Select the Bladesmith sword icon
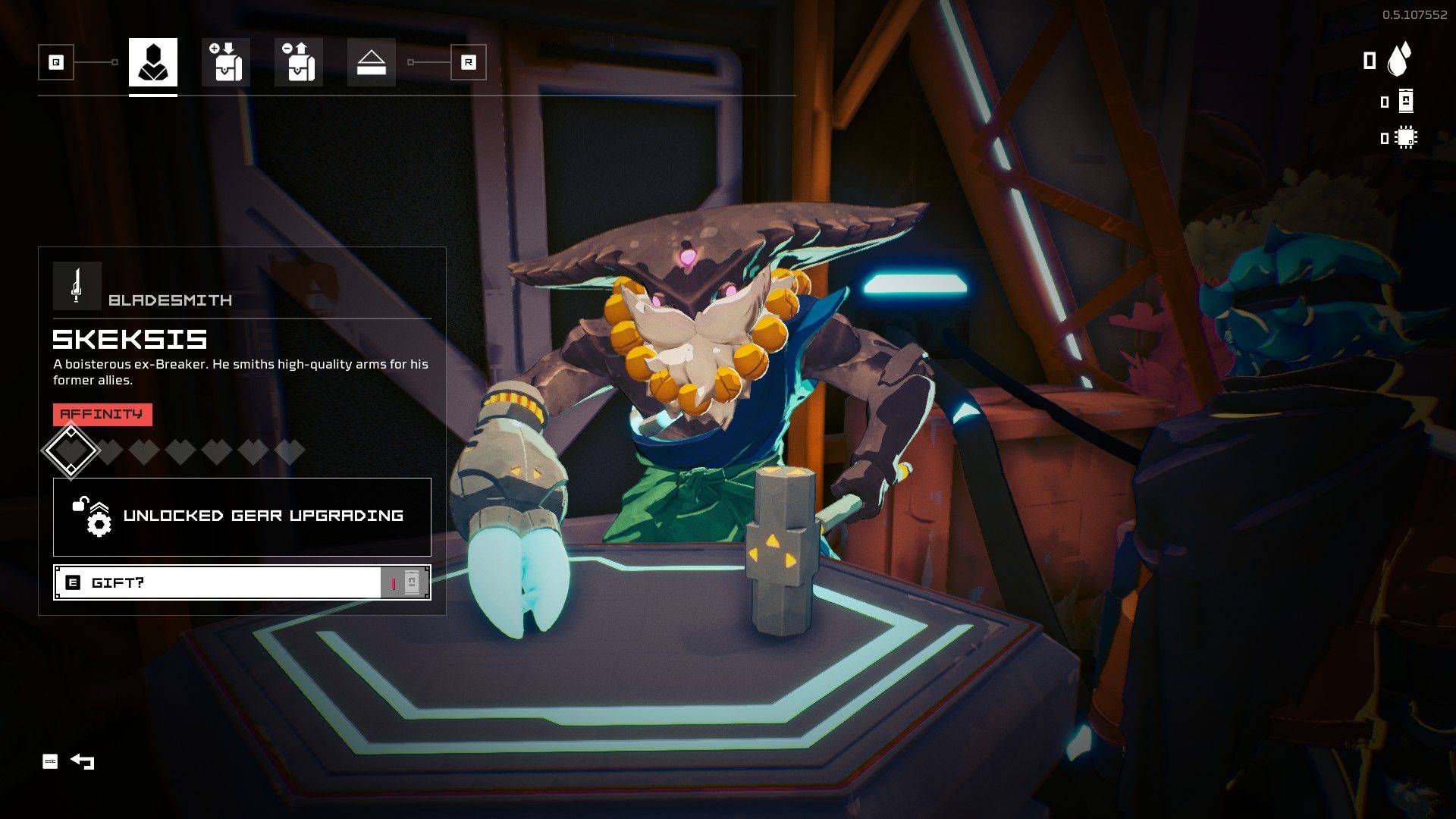1456x819 pixels. click(75, 286)
